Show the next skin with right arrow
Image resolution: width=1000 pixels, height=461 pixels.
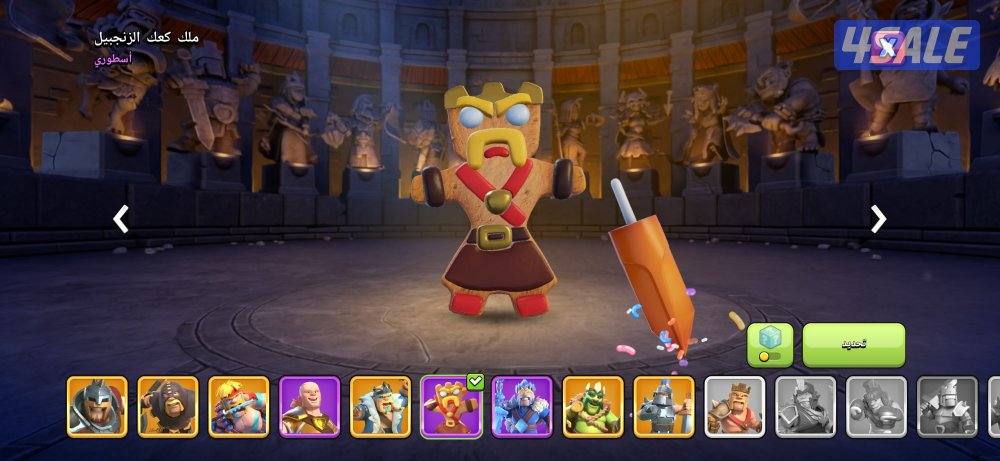pos(878,219)
